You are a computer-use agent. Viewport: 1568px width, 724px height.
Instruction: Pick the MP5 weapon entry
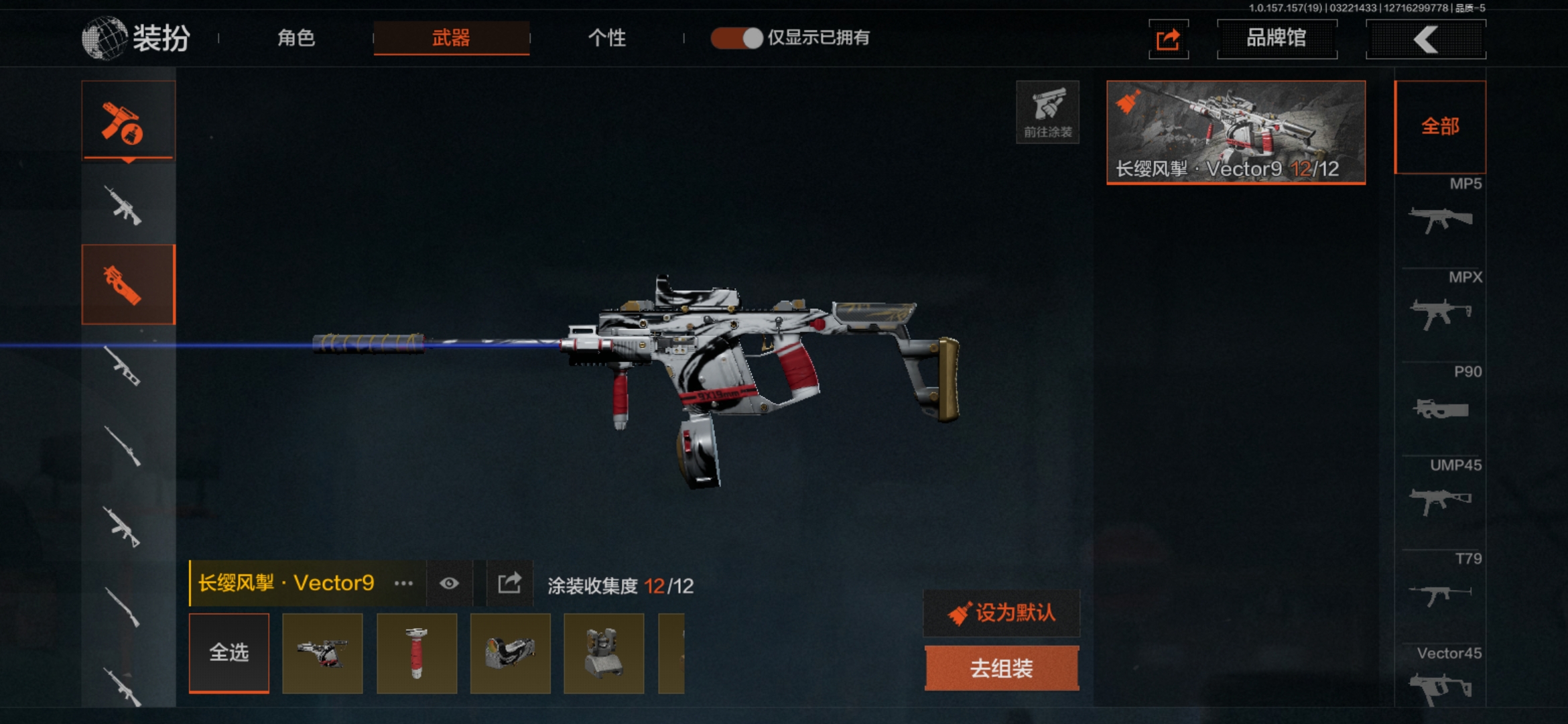(1441, 211)
